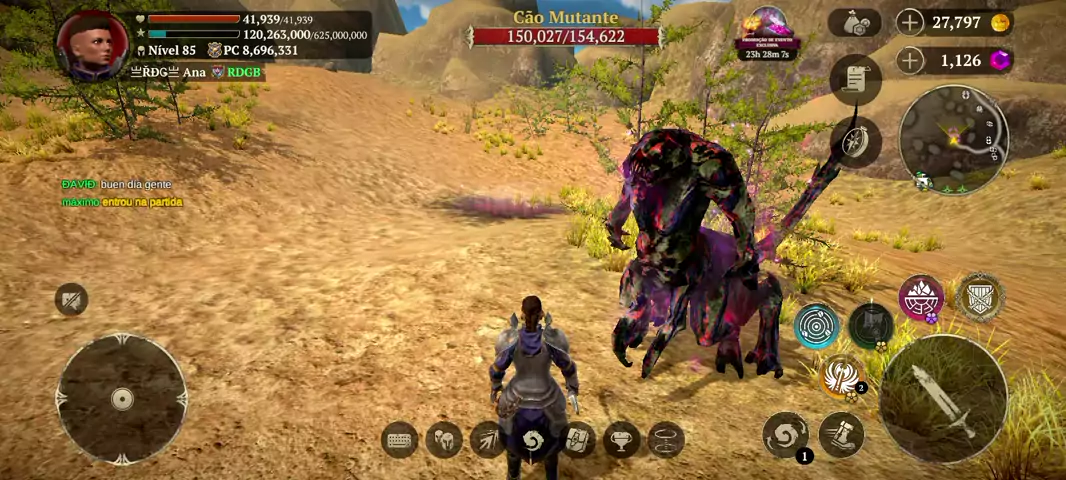
Task: Expand the circular minimap
Action: (953, 138)
